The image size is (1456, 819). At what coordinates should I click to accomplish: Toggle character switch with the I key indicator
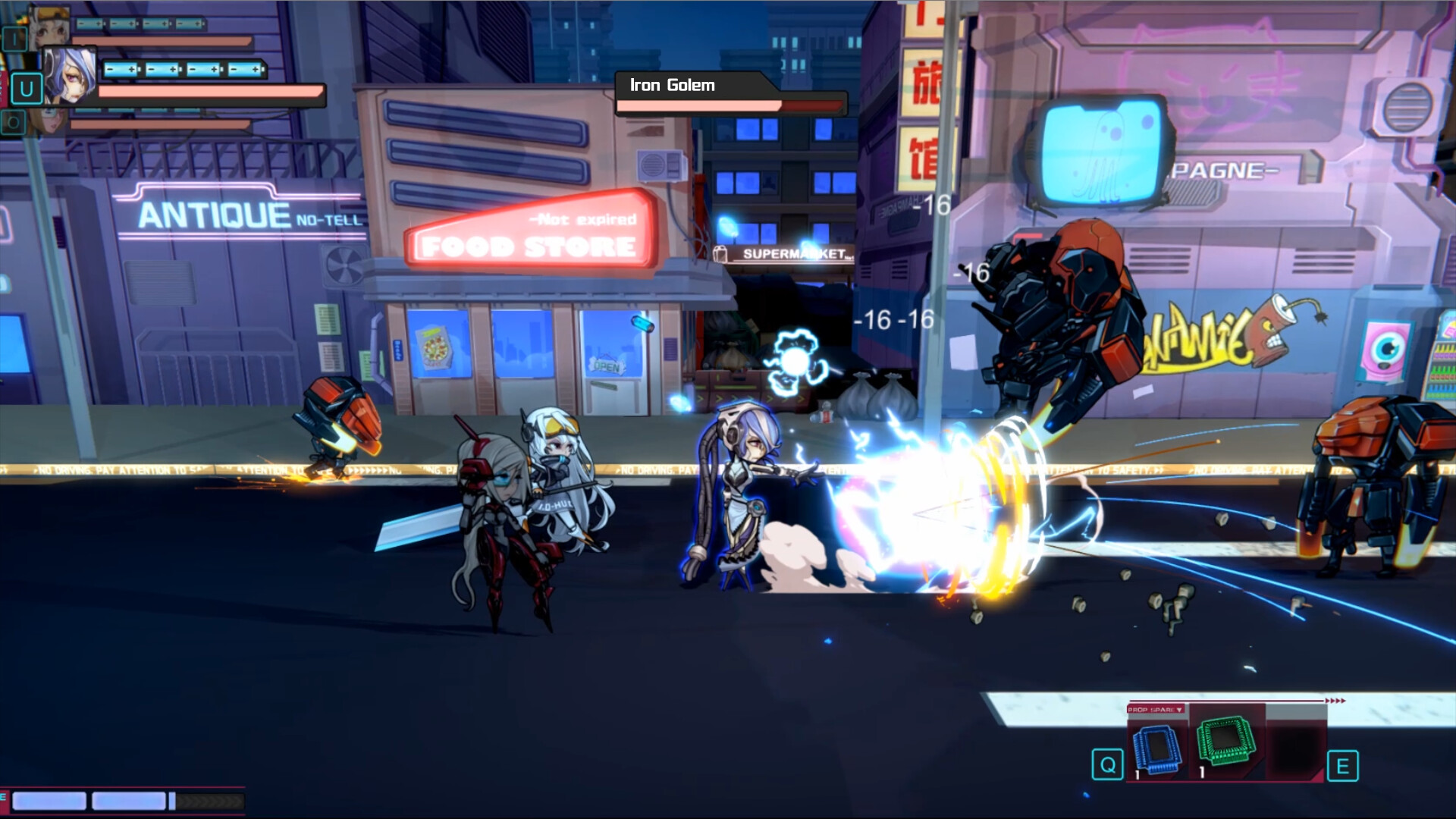point(15,38)
